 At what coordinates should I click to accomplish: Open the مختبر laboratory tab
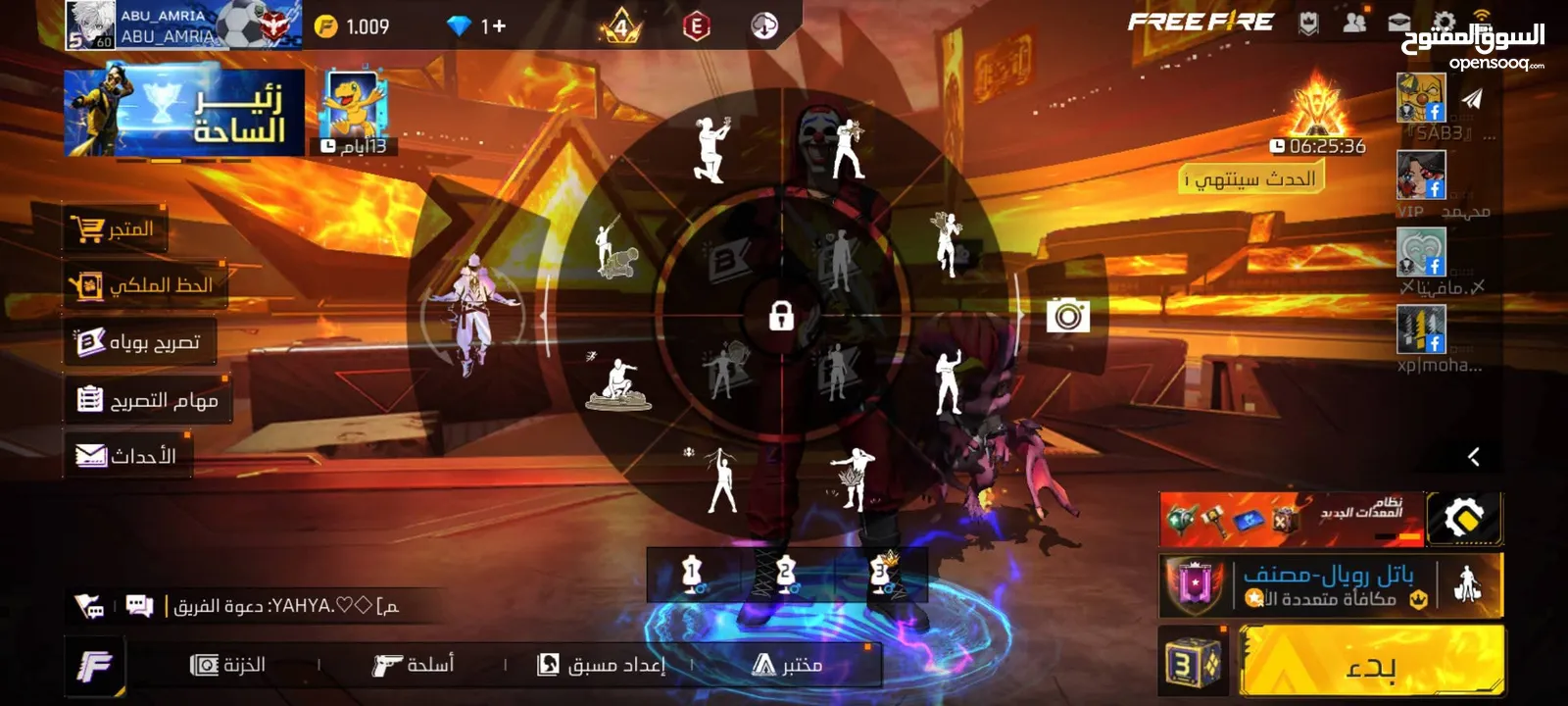pyautogui.click(x=788, y=665)
